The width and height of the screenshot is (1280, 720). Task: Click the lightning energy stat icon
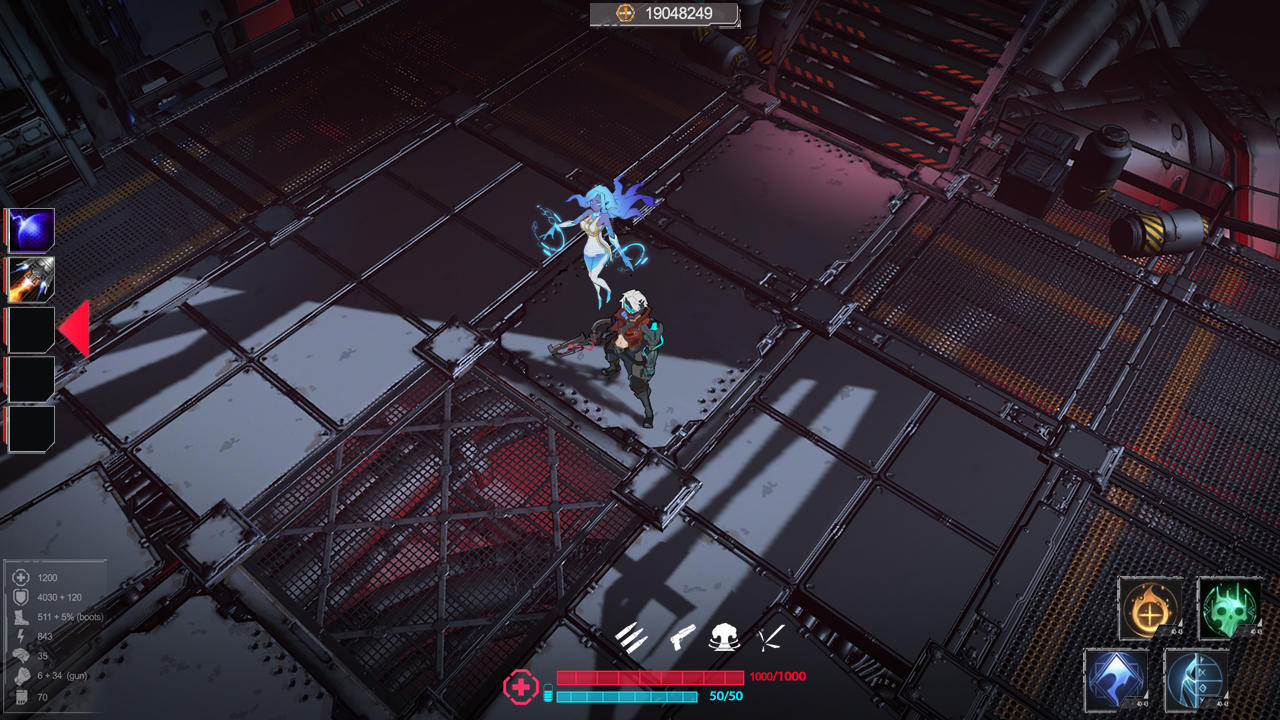pos(21,635)
